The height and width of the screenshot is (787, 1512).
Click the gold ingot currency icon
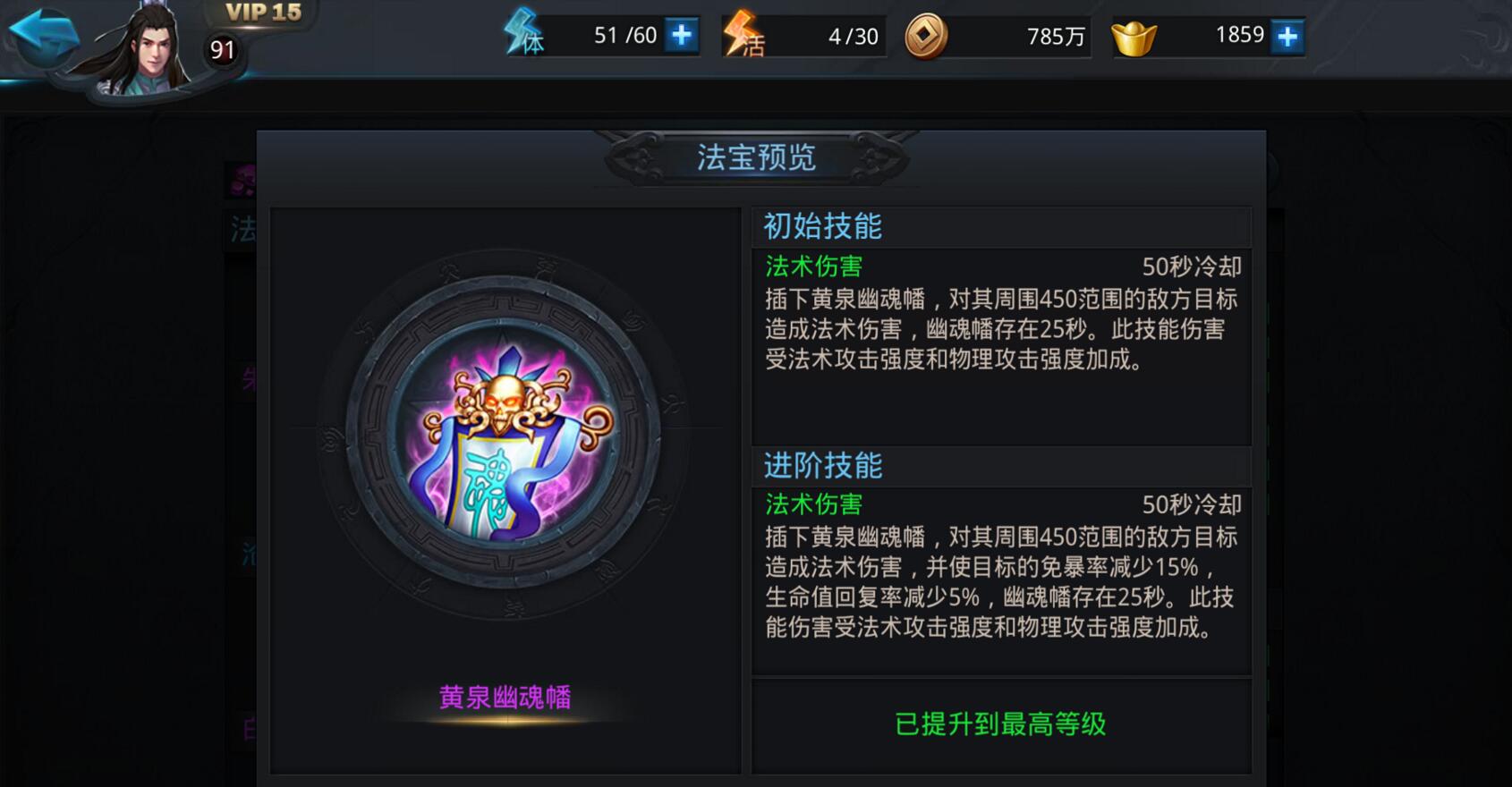coord(1134,36)
